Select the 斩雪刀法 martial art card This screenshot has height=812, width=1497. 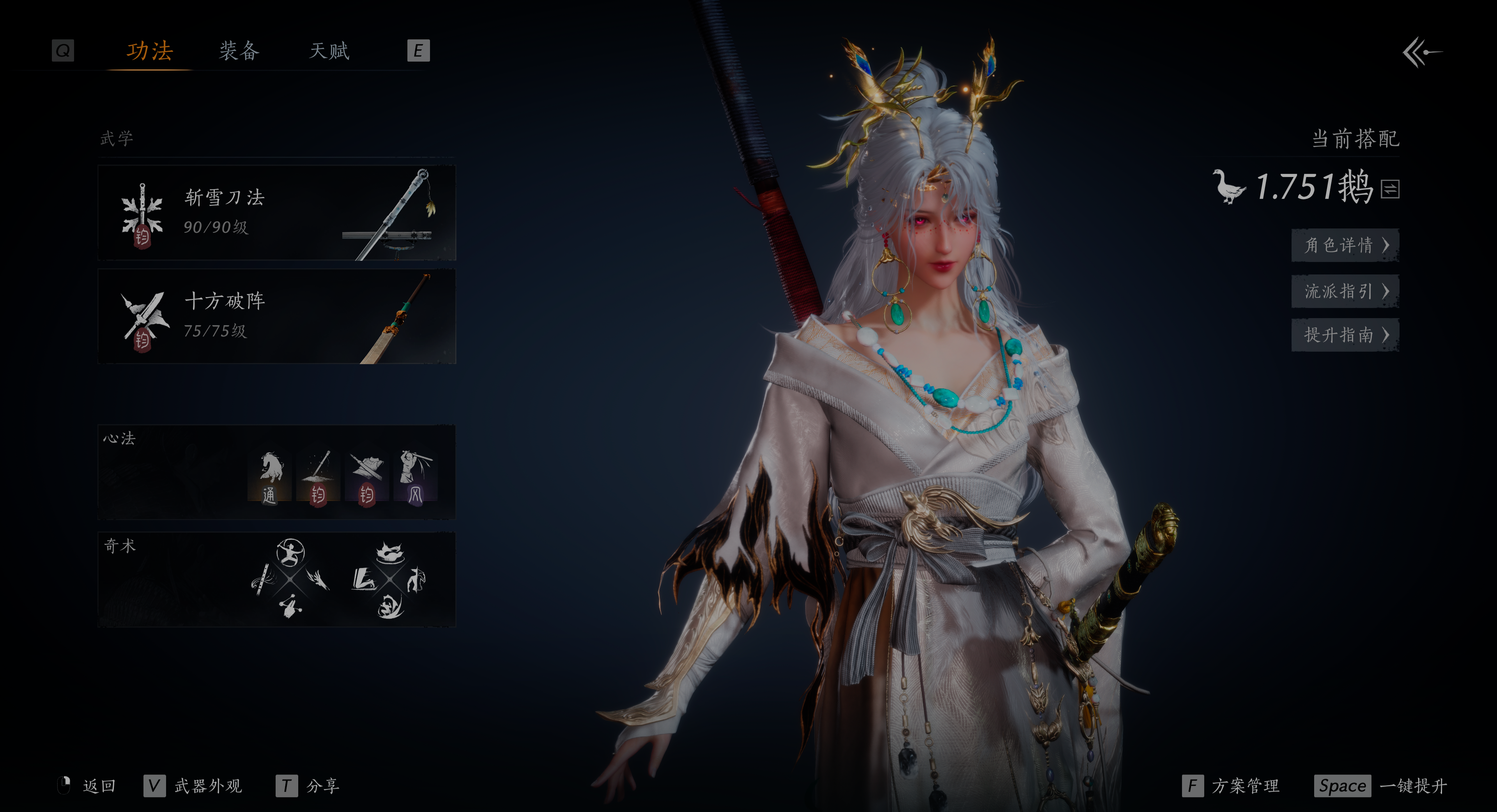click(x=277, y=213)
